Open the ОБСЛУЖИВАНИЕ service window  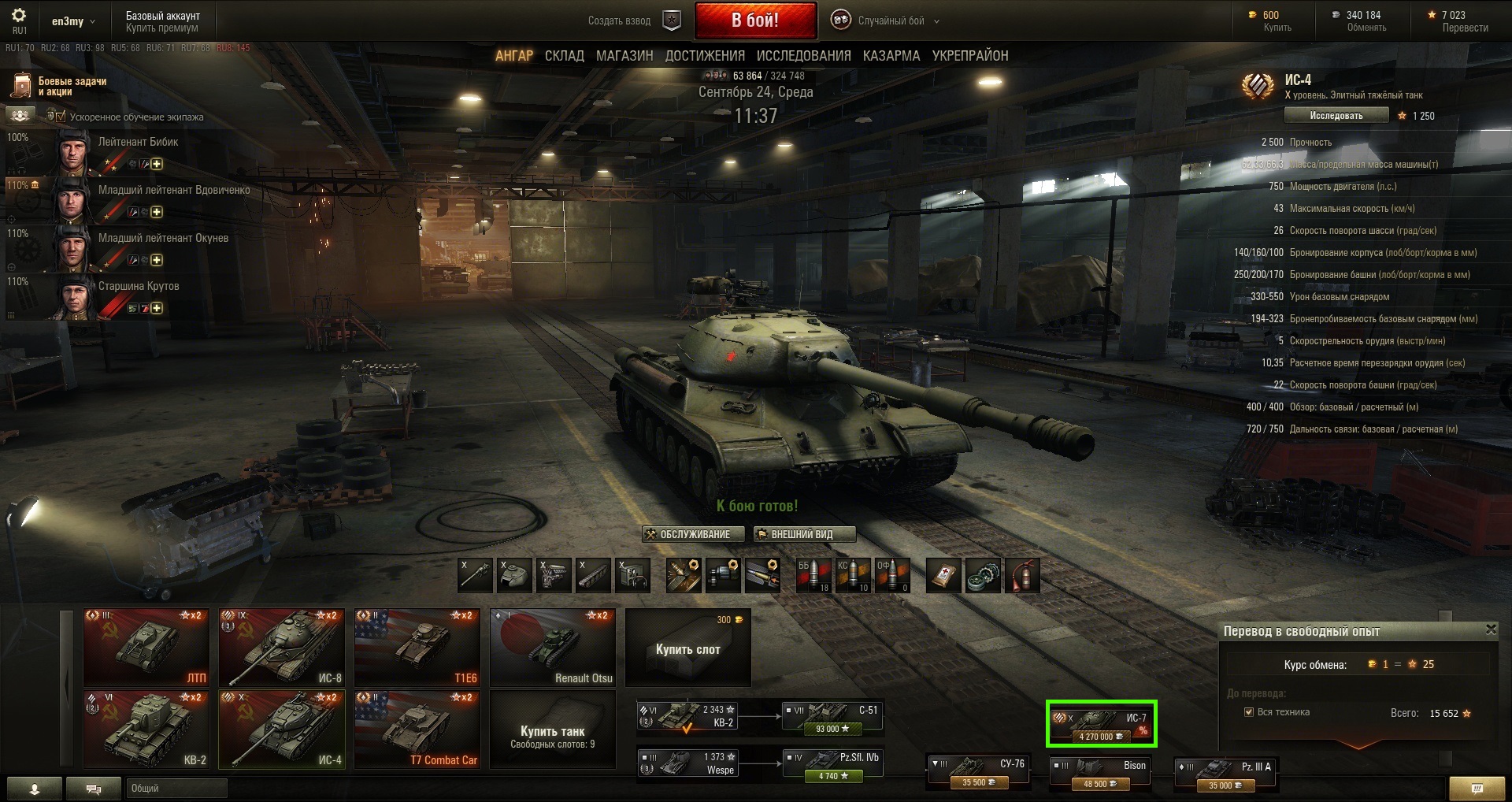tap(693, 534)
